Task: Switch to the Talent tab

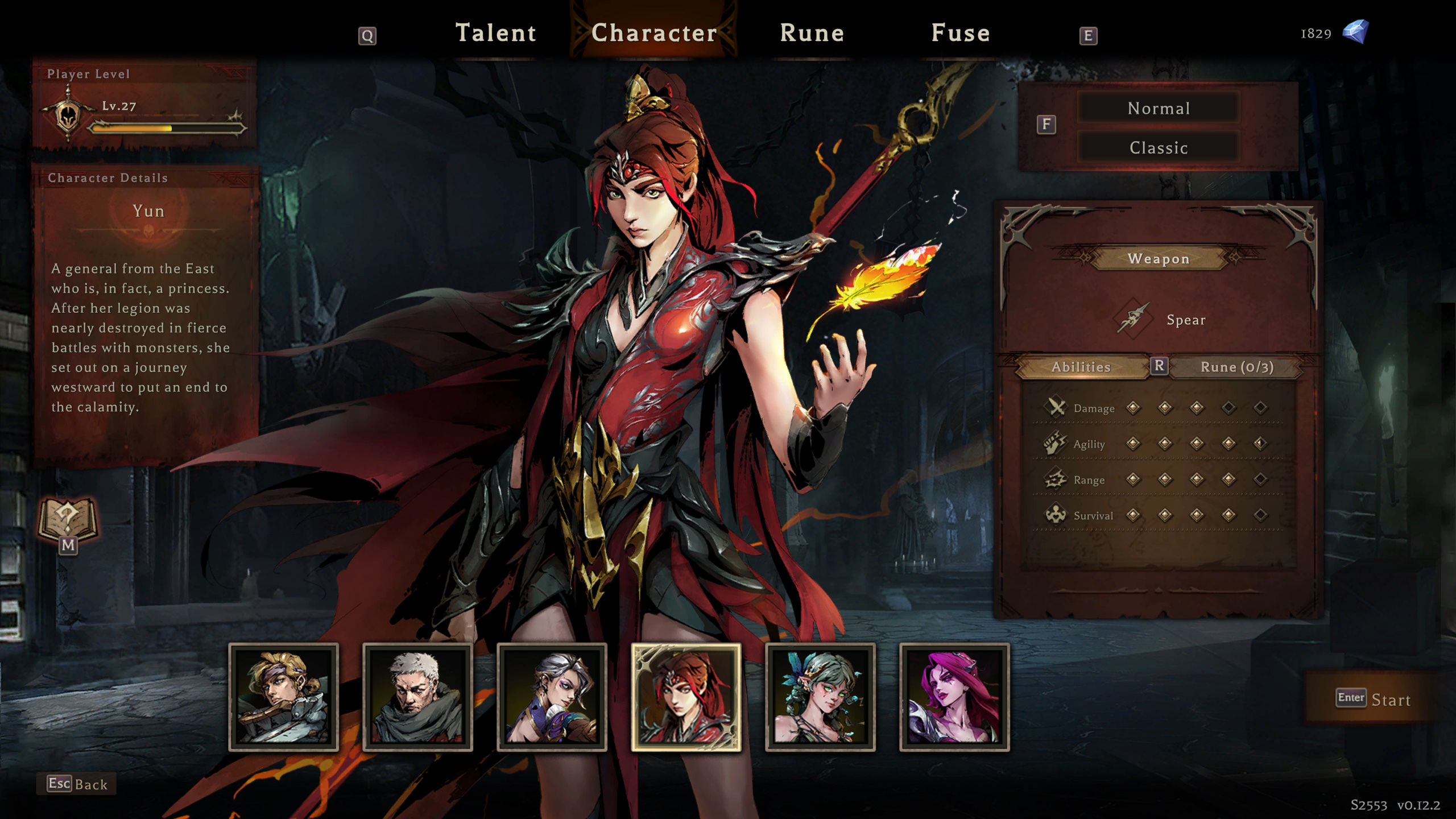Action: (495, 33)
